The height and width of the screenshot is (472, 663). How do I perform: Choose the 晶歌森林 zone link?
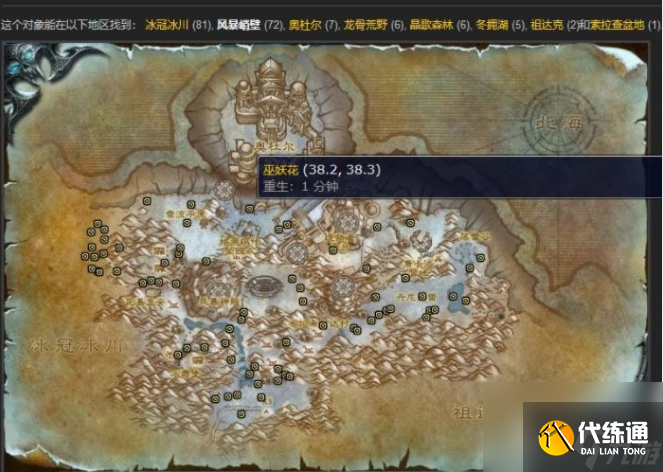(x=431, y=23)
